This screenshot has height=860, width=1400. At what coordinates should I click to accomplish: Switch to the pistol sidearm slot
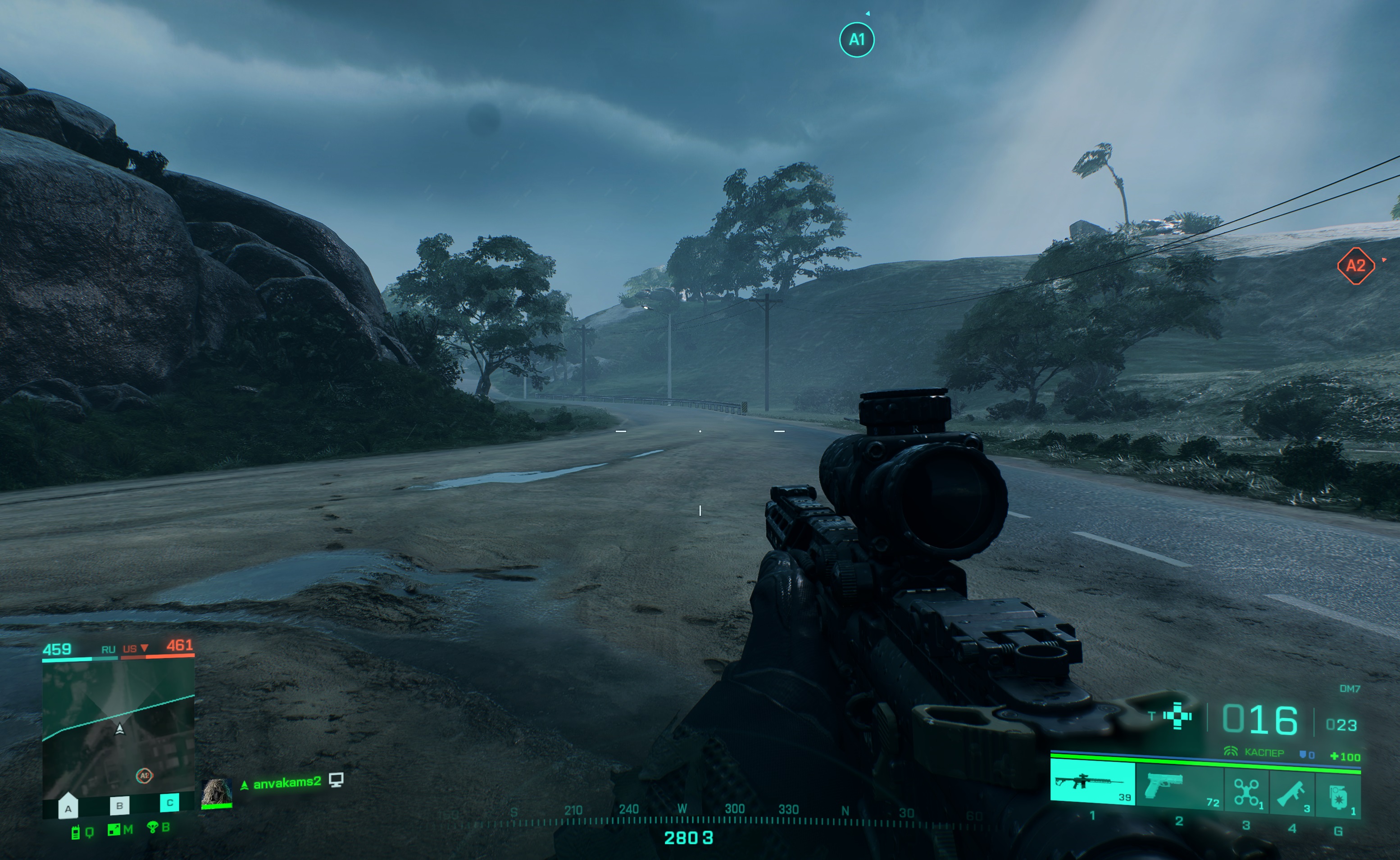(1178, 785)
